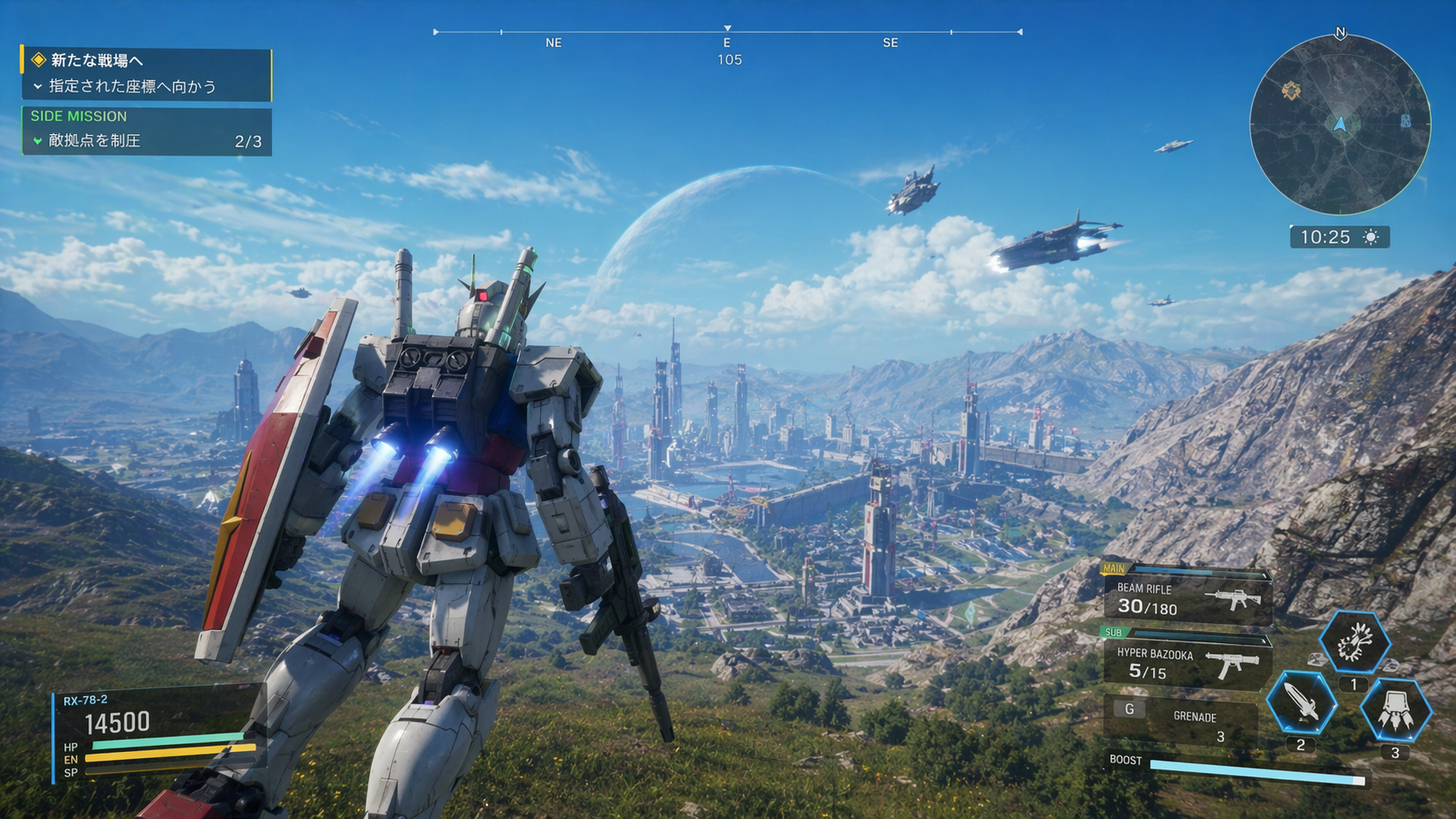Select the Beam Rifle main weapon slot
1456x819 pixels.
coord(1188,598)
